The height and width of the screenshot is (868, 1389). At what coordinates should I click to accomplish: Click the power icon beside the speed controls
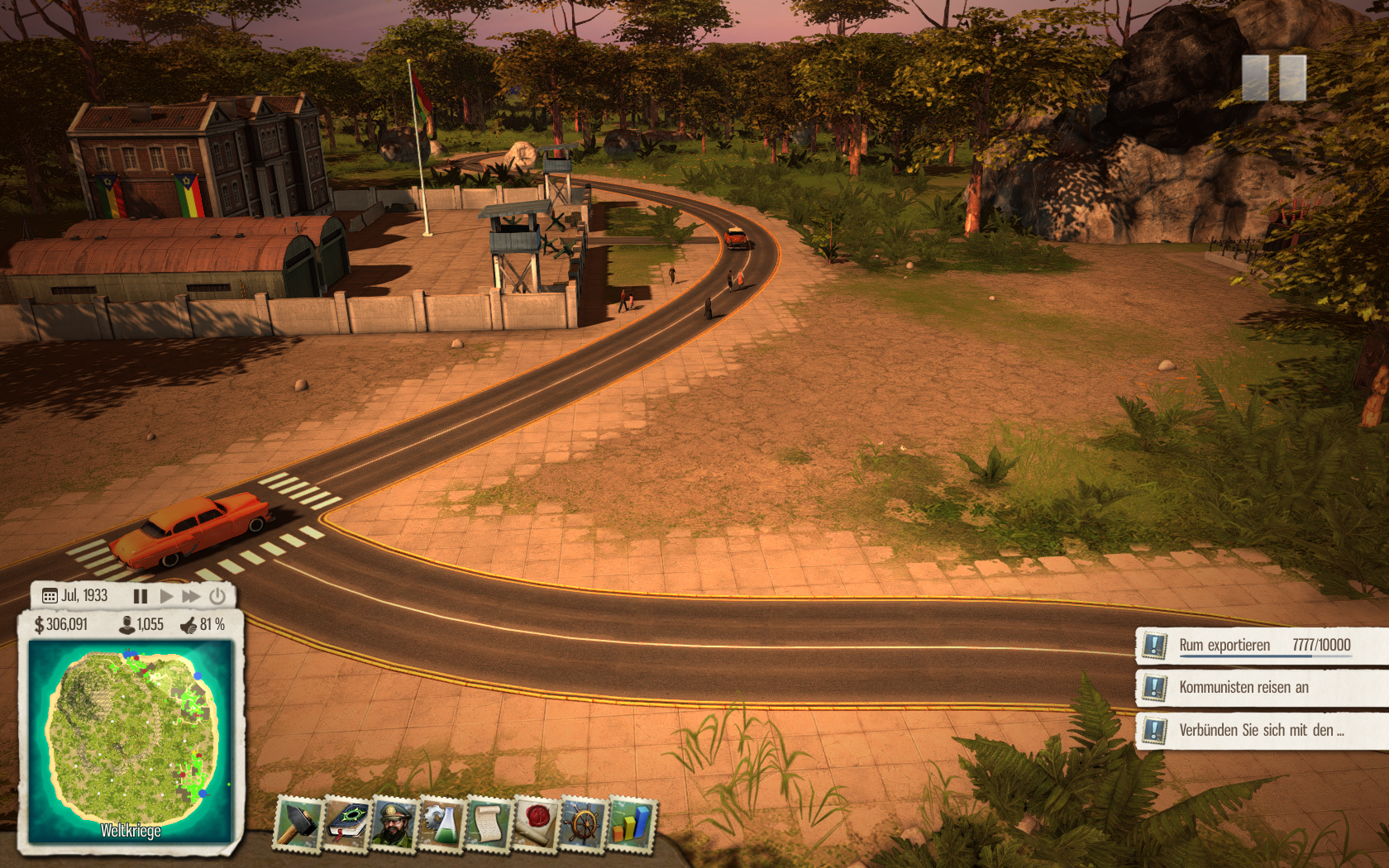point(217,596)
